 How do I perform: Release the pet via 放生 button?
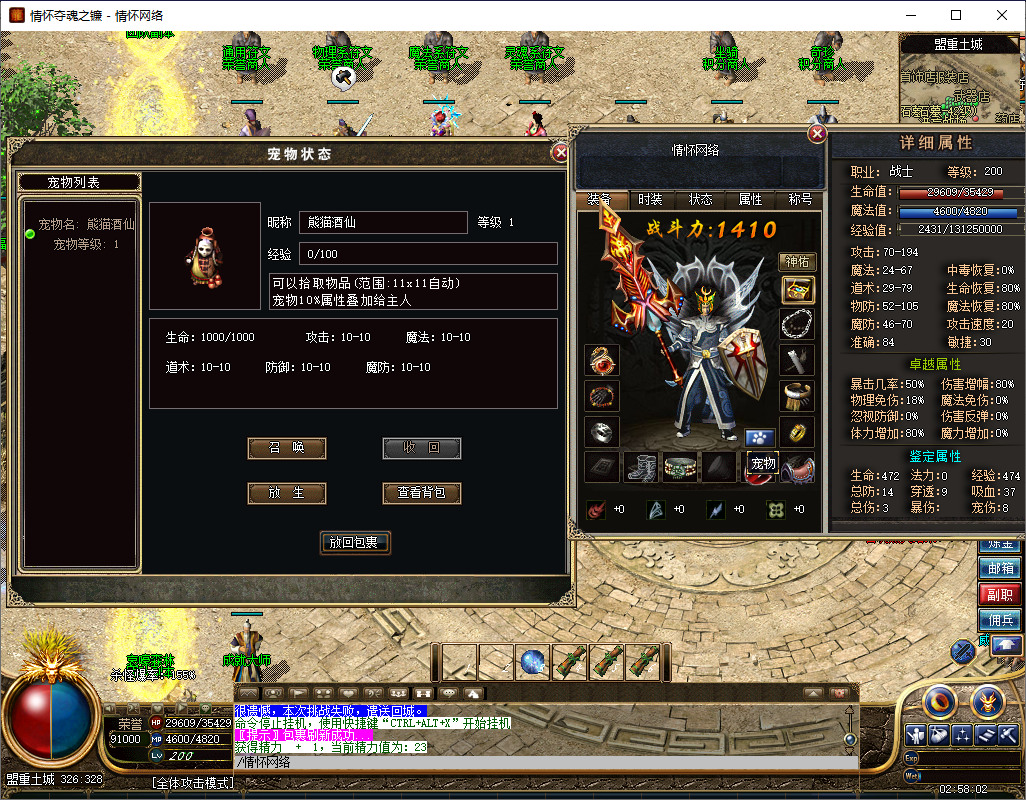pyautogui.click(x=287, y=493)
